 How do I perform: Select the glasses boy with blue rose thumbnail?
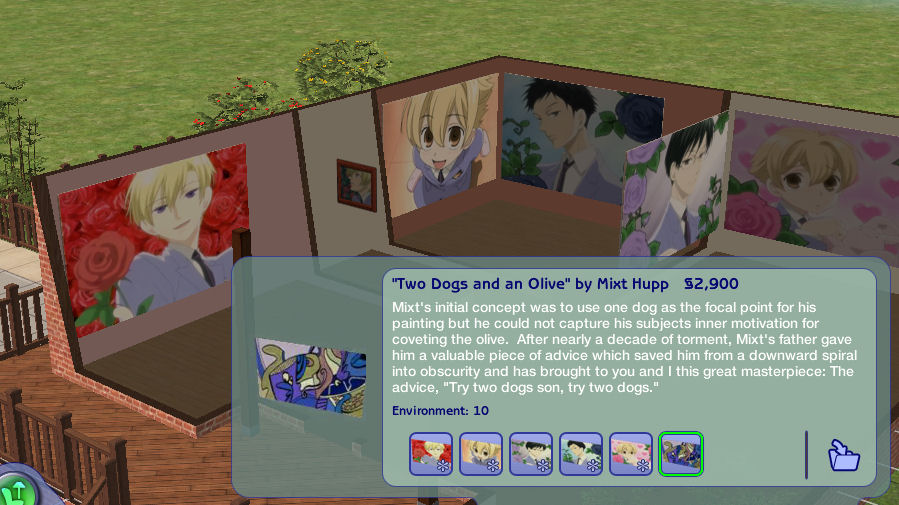pyautogui.click(x=581, y=454)
